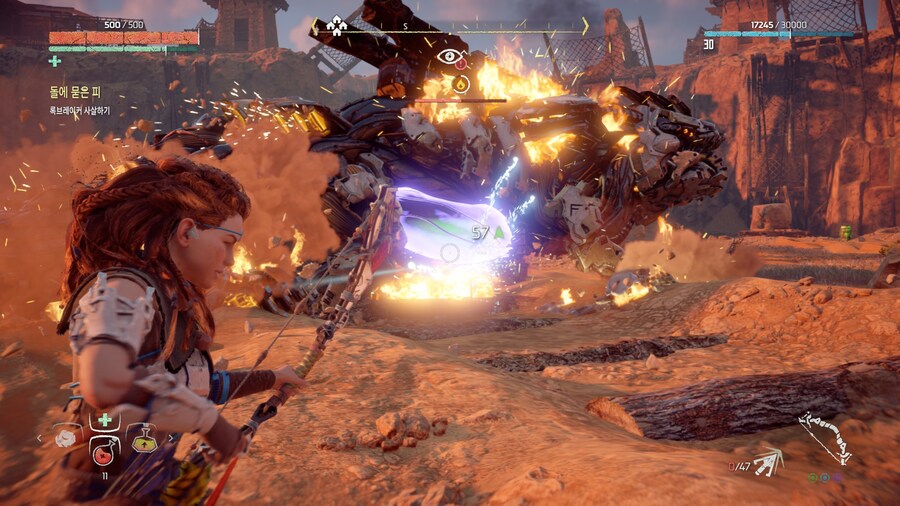This screenshot has width=900, height=506.
Task: Use the green cross medicine pouch above potions
Action: [104, 420]
